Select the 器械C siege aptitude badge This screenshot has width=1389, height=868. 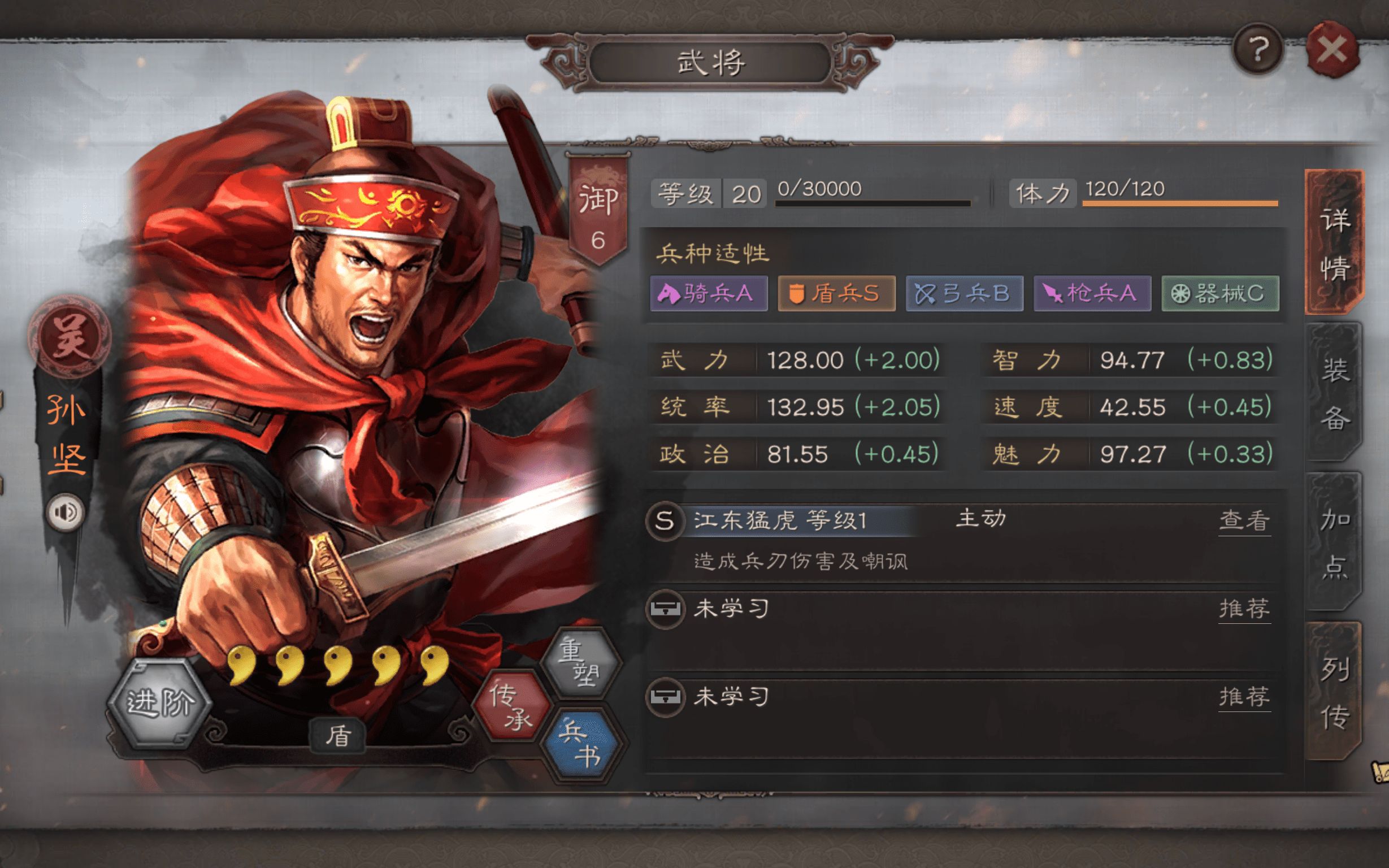(1220, 293)
